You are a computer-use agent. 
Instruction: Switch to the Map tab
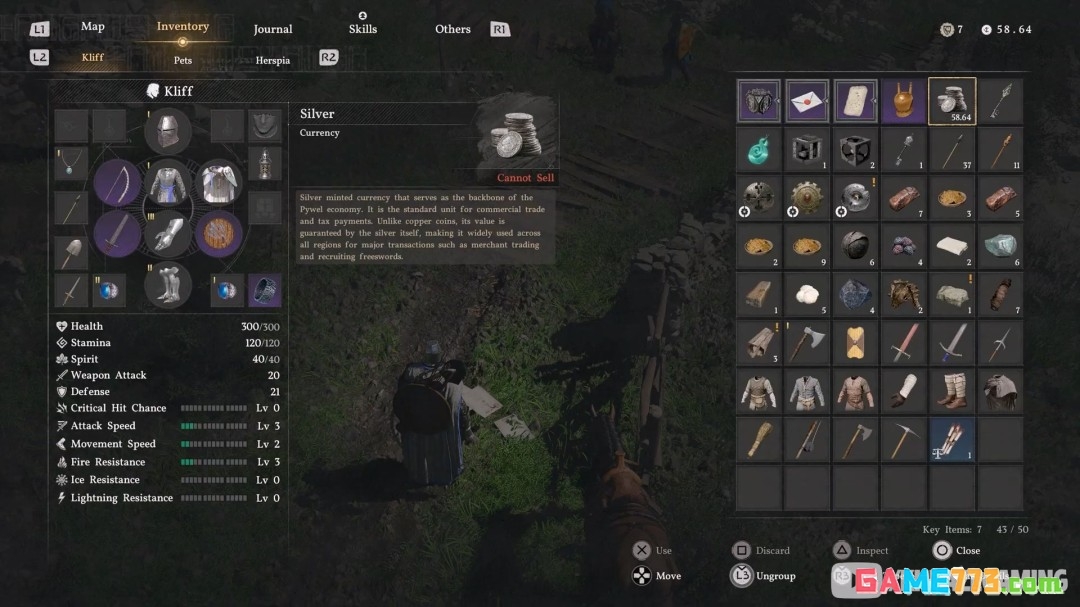(x=92, y=27)
